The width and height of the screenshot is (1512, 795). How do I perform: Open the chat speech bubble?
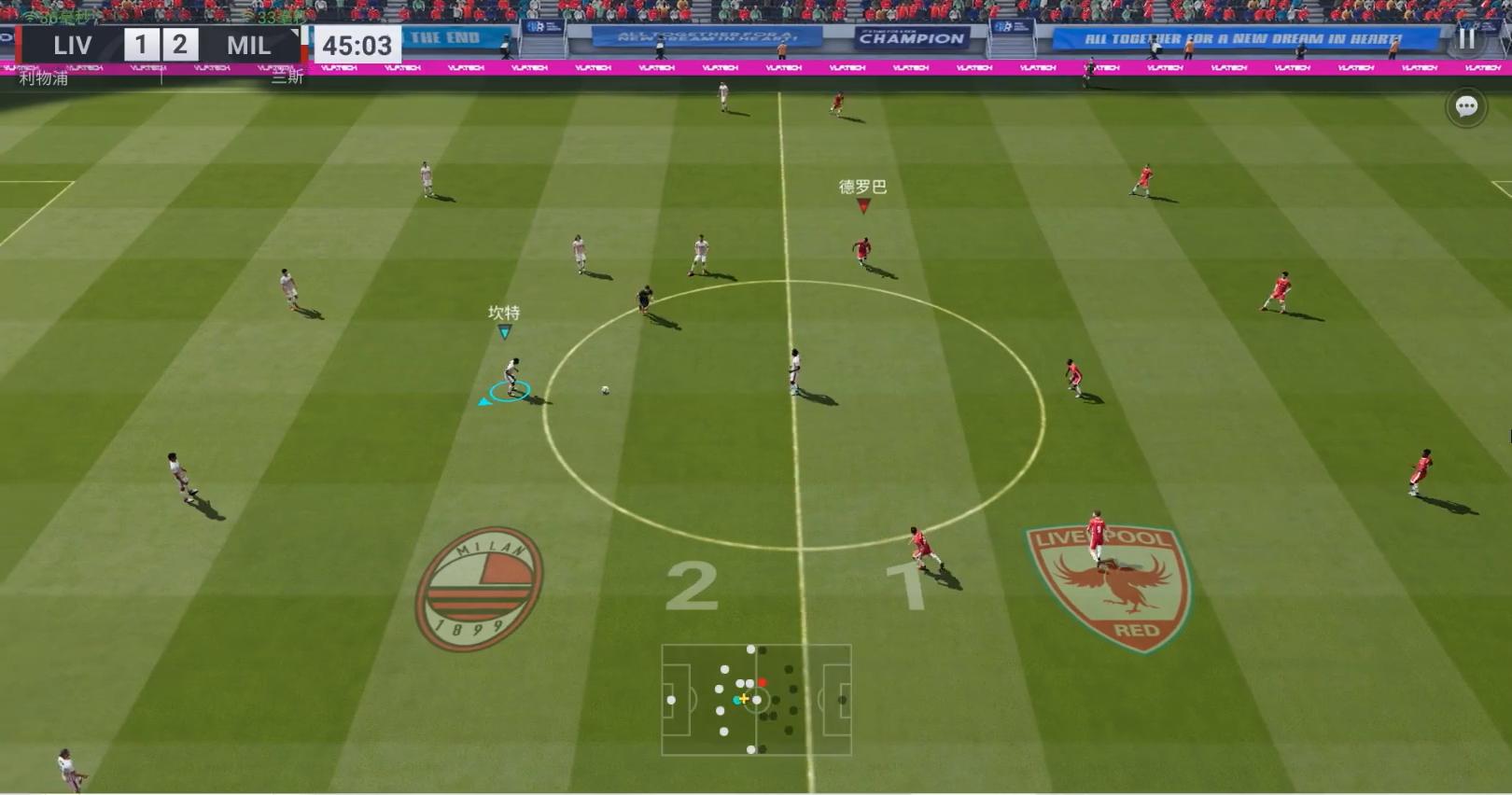(x=1466, y=107)
